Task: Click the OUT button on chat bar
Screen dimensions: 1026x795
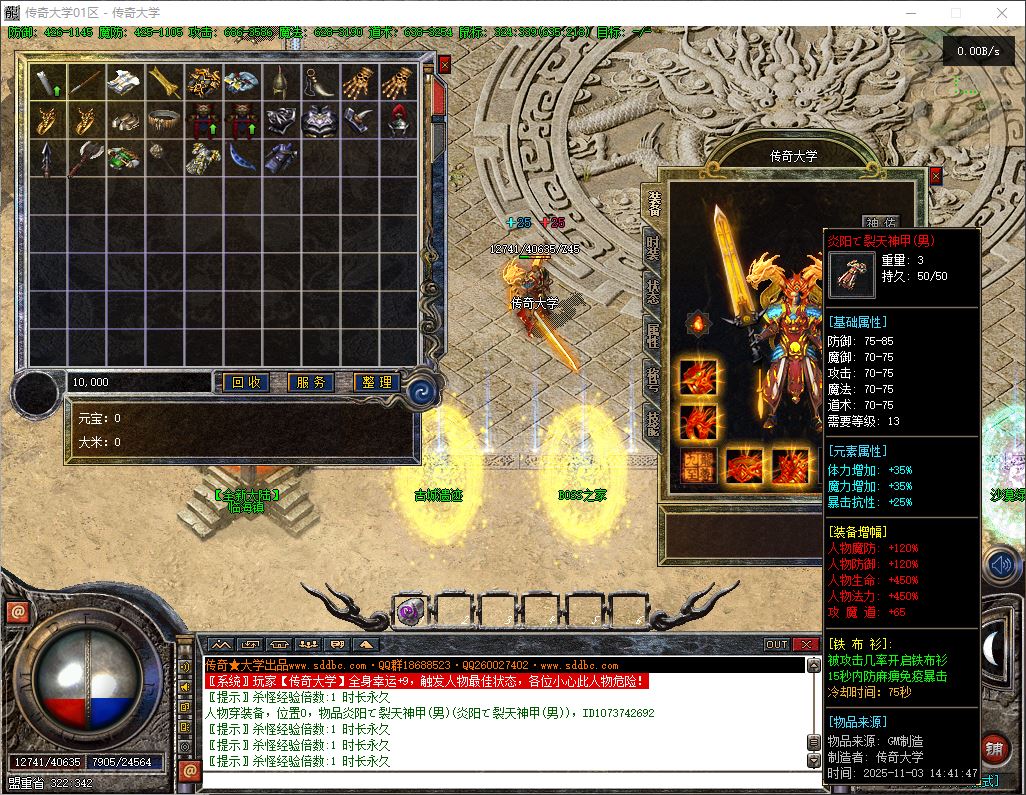Action: click(777, 645)
